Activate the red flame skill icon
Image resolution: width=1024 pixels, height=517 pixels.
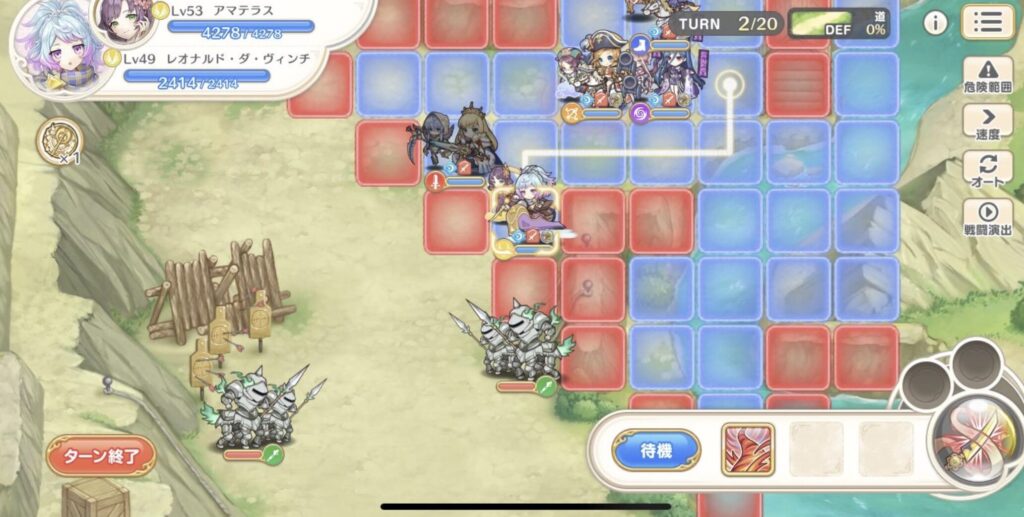coord(748,449)
